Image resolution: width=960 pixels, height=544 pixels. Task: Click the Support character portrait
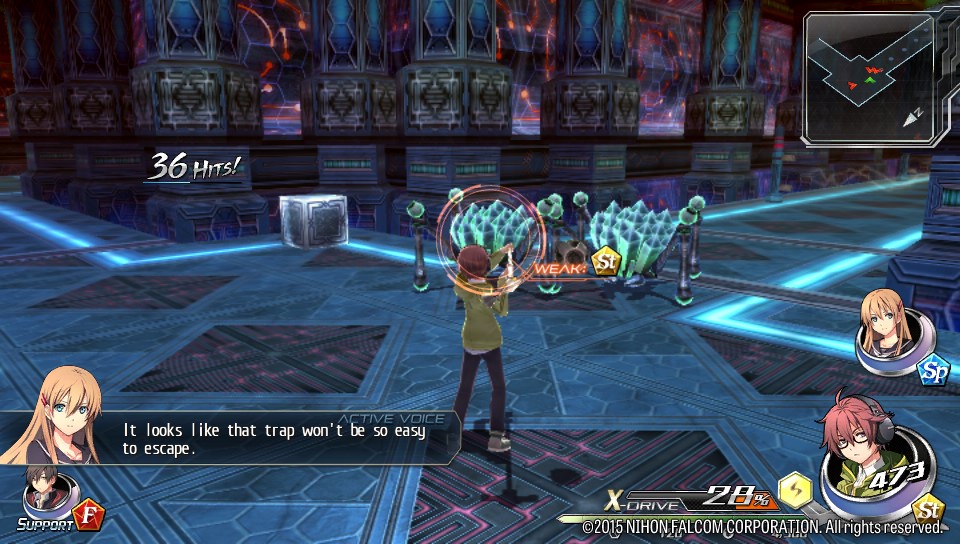(x=43, y=490)
